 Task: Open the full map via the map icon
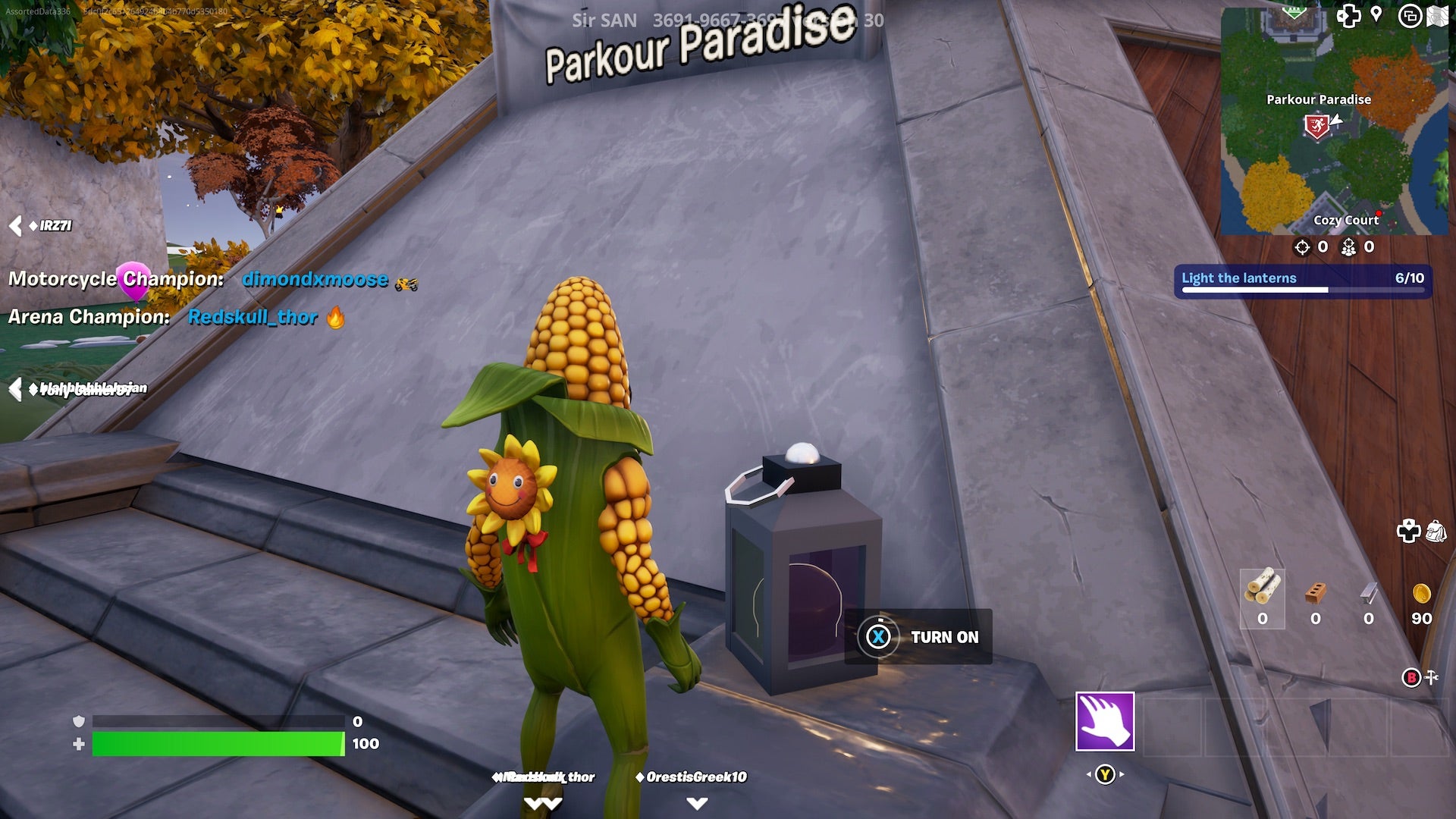[1439, 15]
